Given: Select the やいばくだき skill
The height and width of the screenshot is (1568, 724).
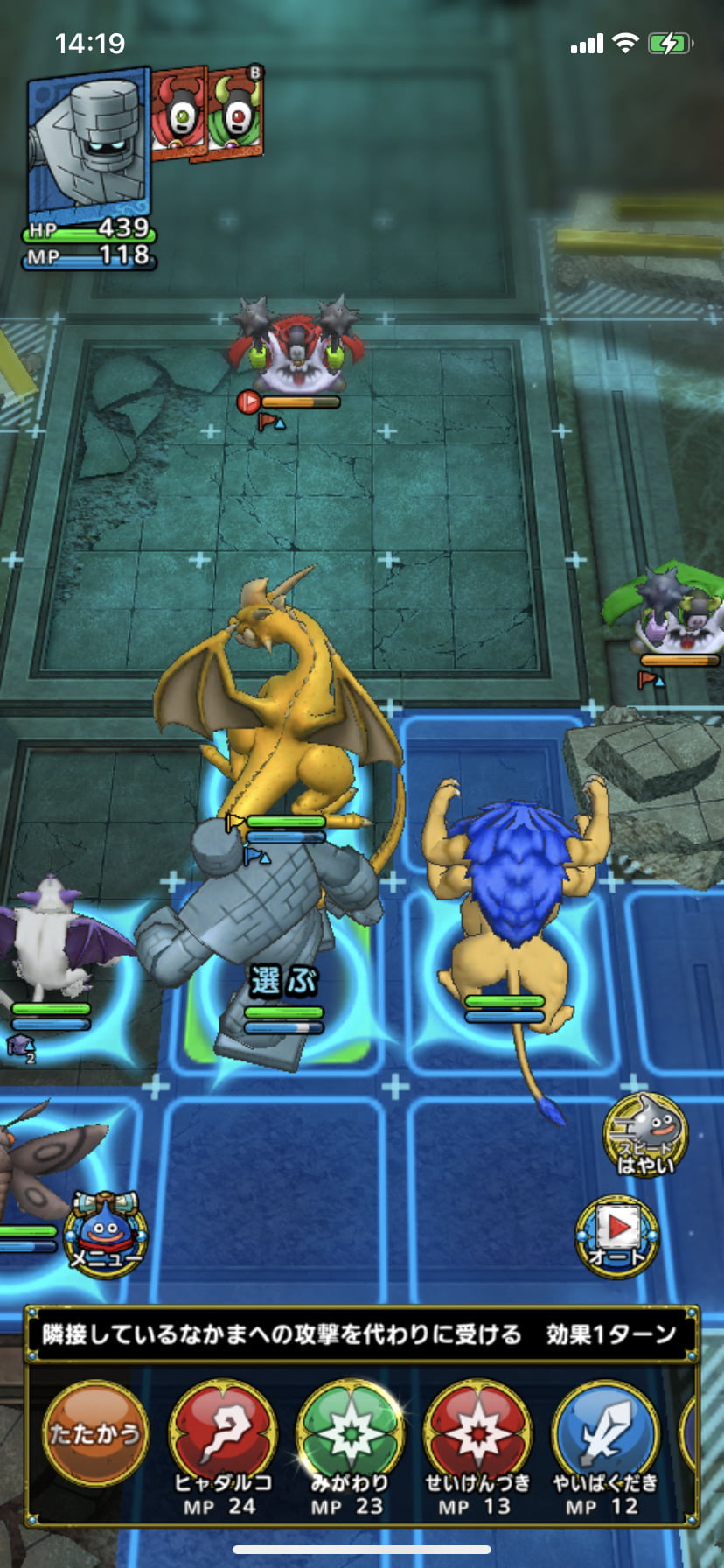Looking at the screenshot, I should pos(605,1435).
